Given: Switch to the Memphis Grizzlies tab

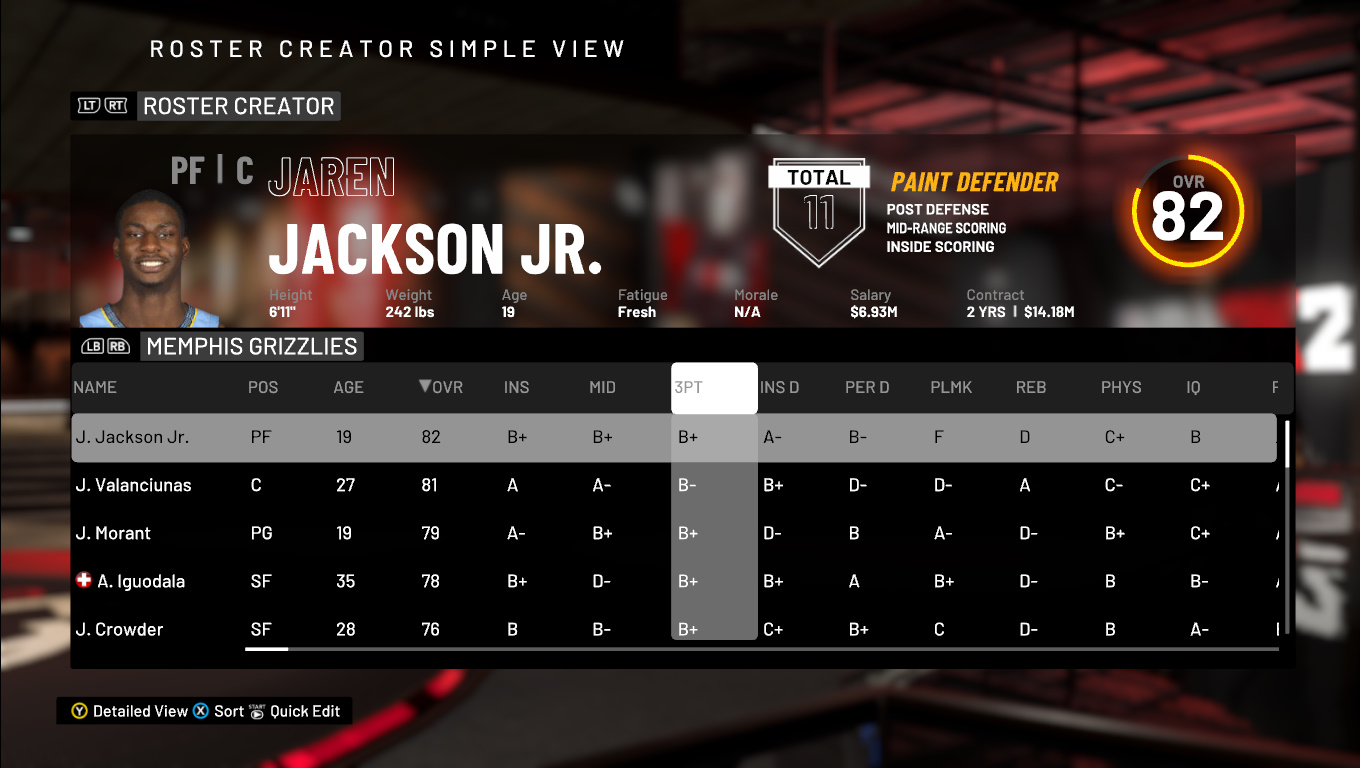Looking at the screenshot, I should point(251,345).
